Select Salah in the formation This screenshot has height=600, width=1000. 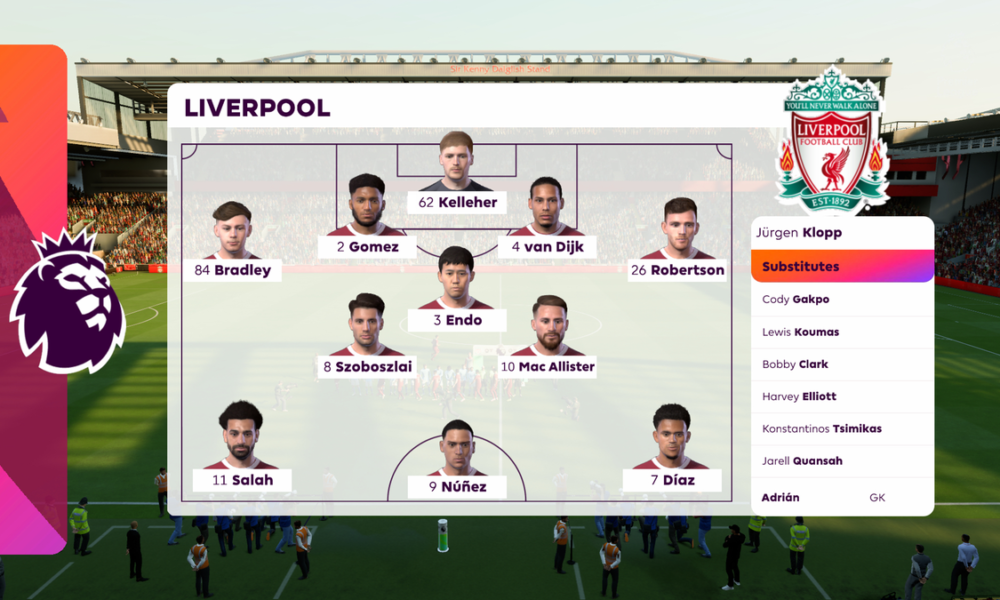(241, 480)
